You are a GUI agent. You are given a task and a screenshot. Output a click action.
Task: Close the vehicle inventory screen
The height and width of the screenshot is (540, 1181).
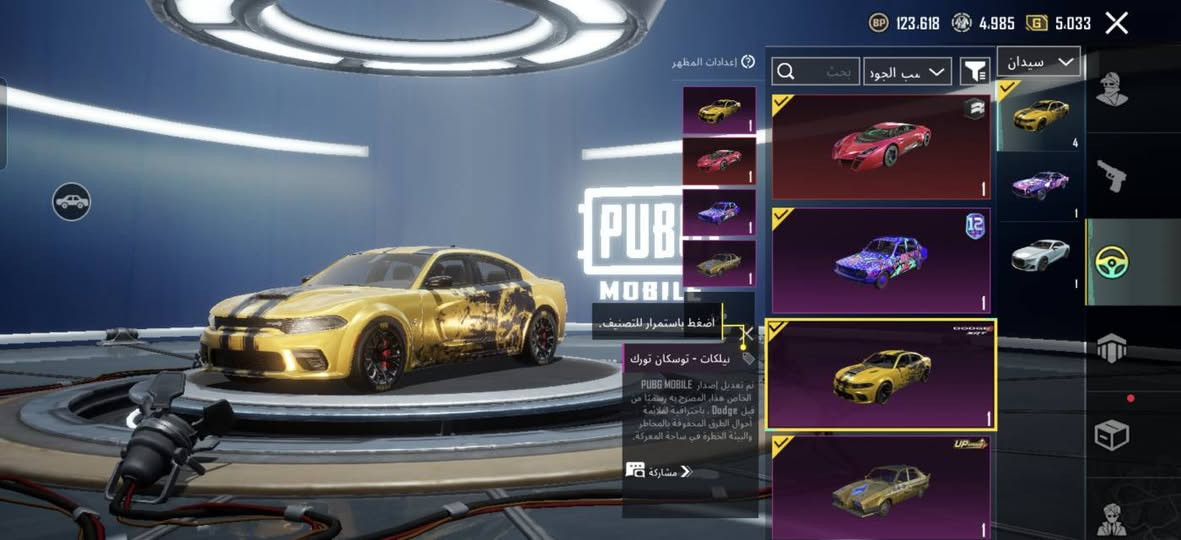[1116, 23]
